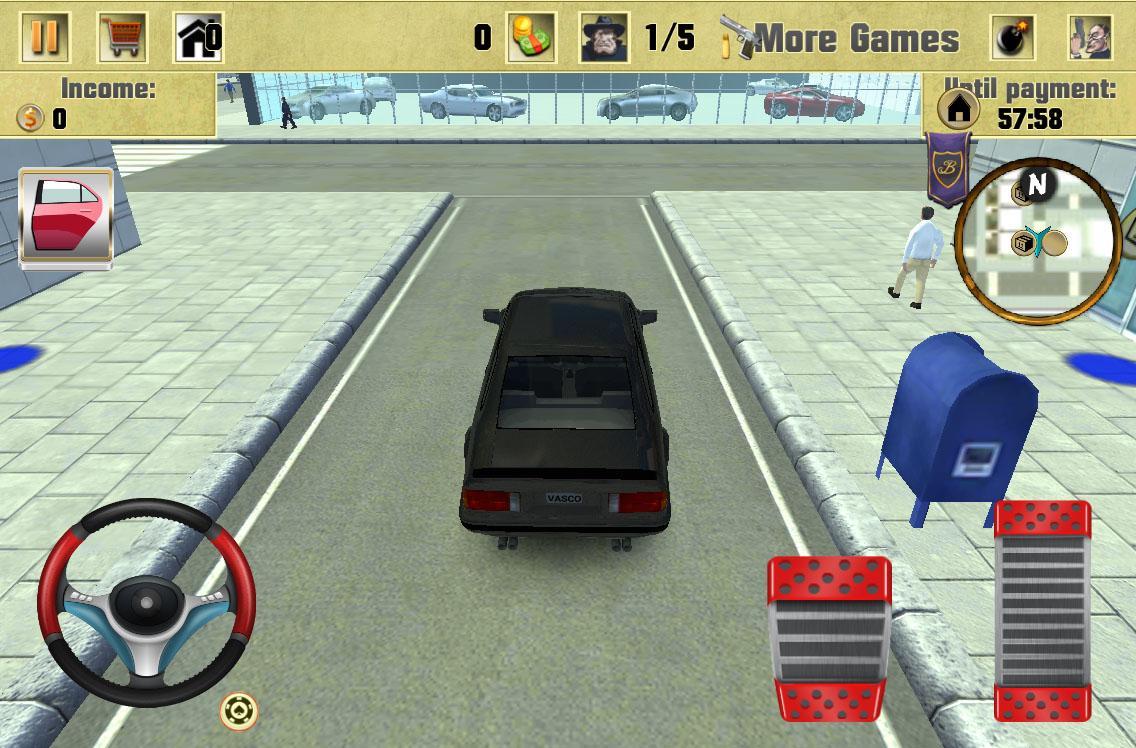Image resolution: width=1136 pixels, height=748 pixels.
Task: Open the cash and coins icon
Action: 529,38
